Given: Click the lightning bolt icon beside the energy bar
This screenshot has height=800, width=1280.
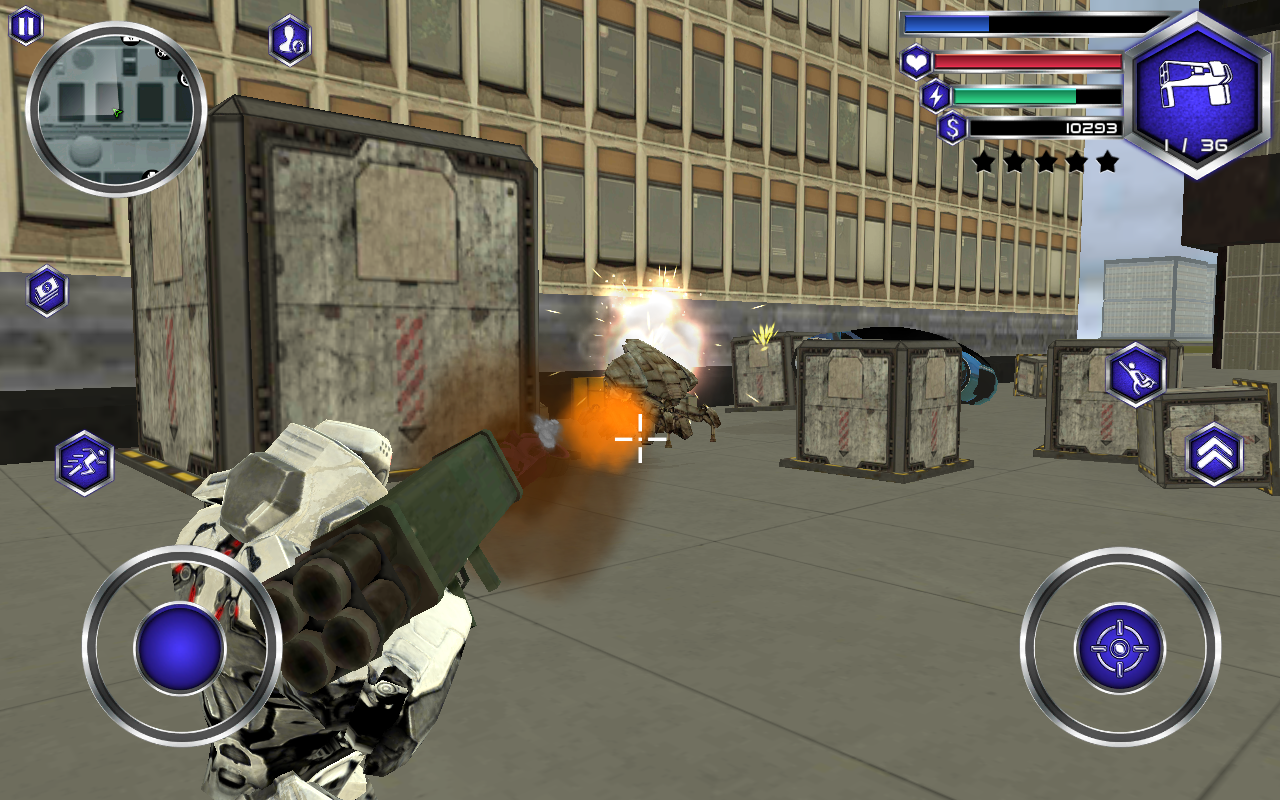Looking at the screenshot, I should tap(937, 96).
